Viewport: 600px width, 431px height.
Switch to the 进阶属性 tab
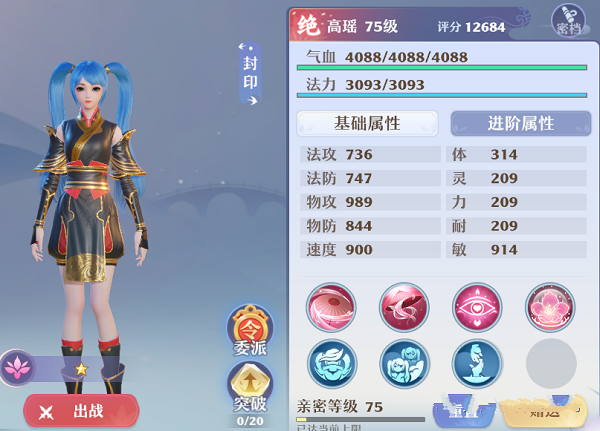(x=519, y=123)
